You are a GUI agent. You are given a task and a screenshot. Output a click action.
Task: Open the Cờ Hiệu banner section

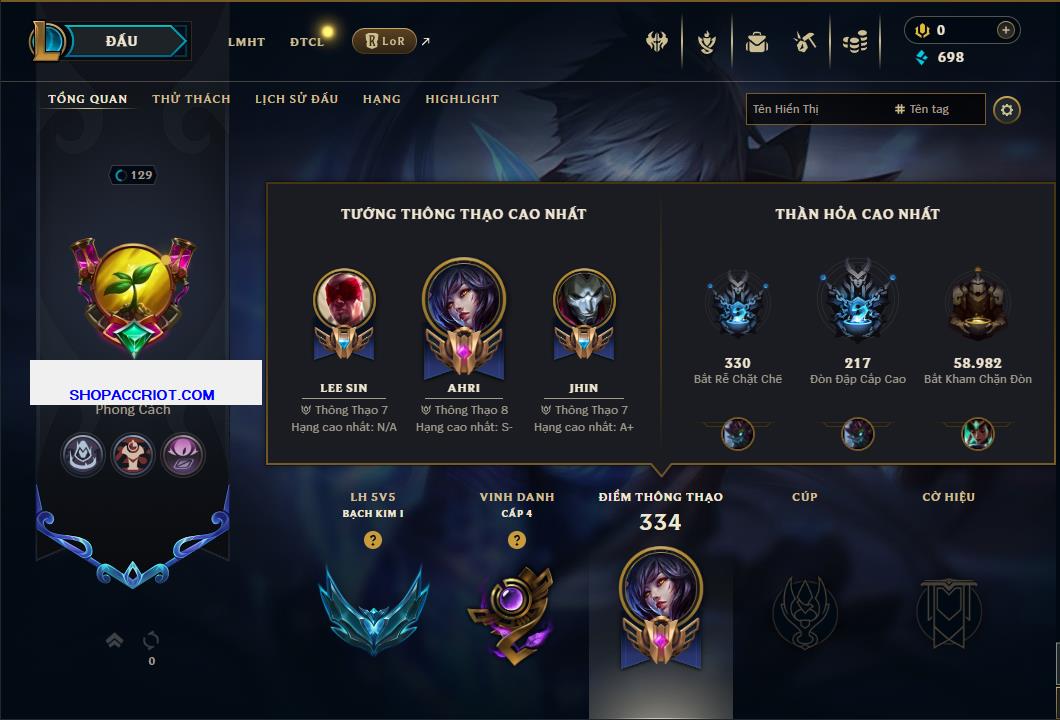click(x=948, y=610)
